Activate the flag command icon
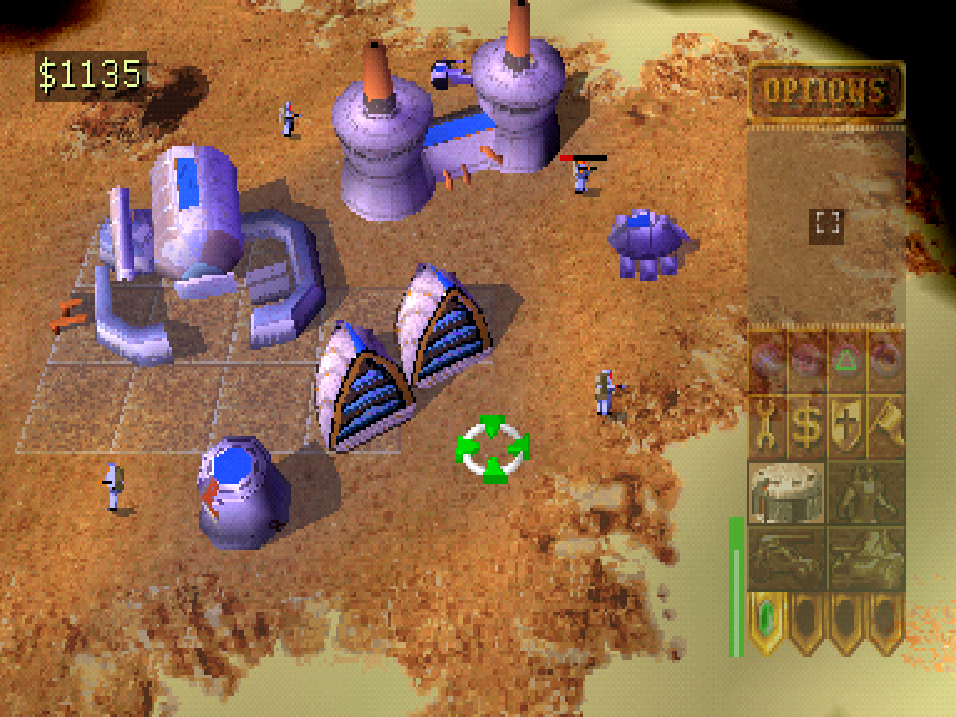956x717 pixels. (886, 426)
